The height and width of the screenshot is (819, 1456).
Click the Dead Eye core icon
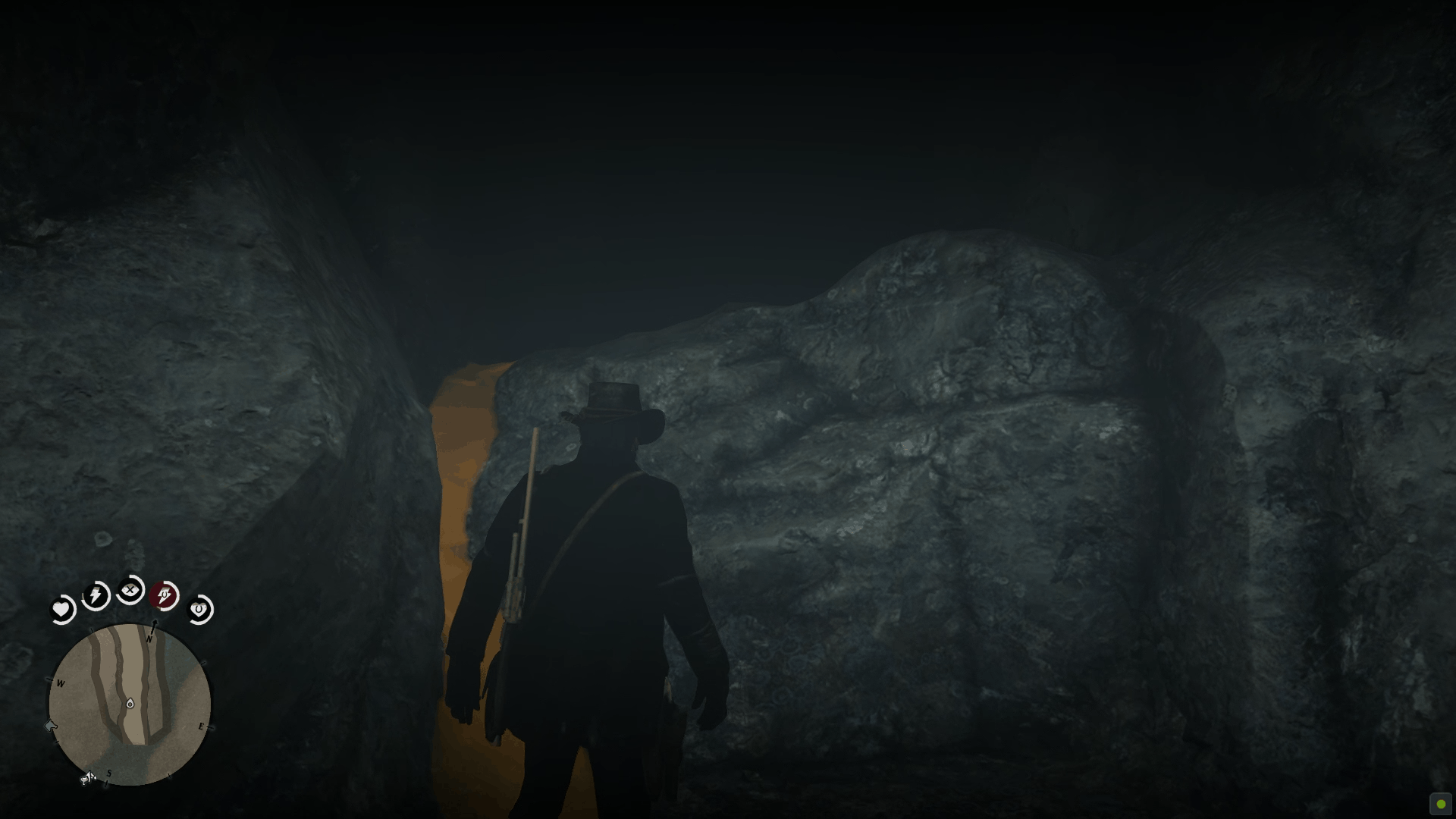(131, 590)
